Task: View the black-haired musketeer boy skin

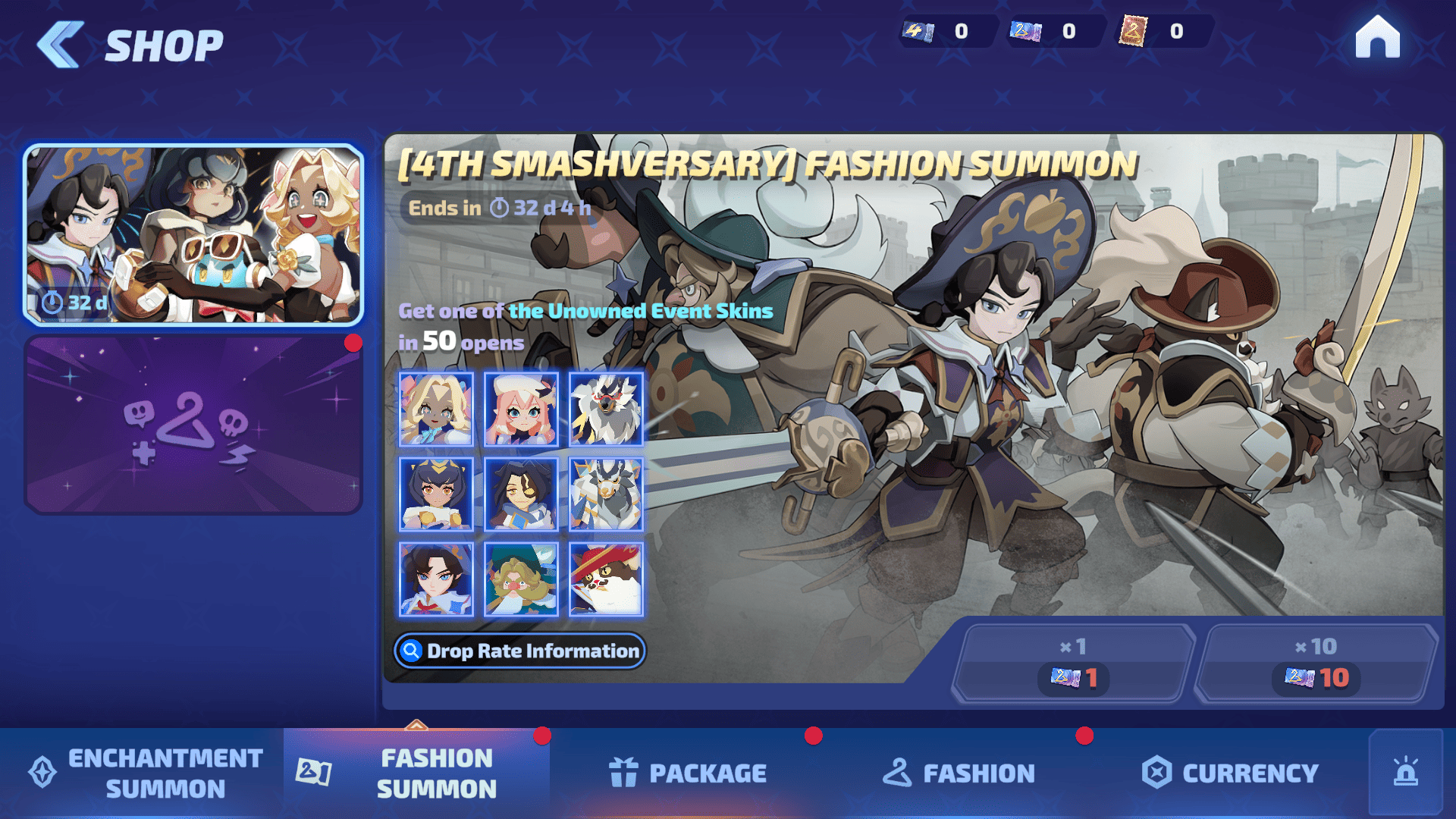Action: 436,579
